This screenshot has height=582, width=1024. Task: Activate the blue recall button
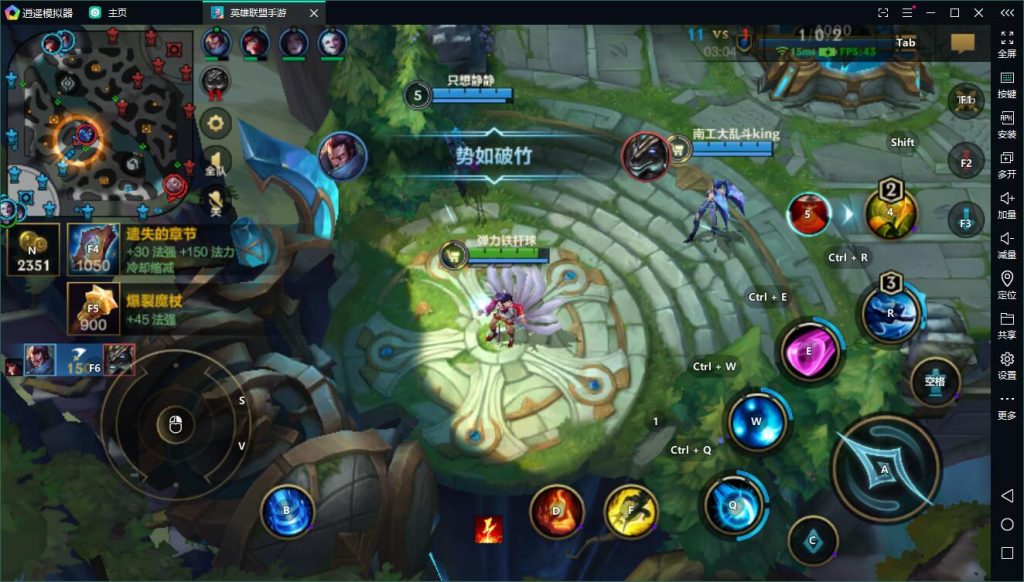coord(287,511)
